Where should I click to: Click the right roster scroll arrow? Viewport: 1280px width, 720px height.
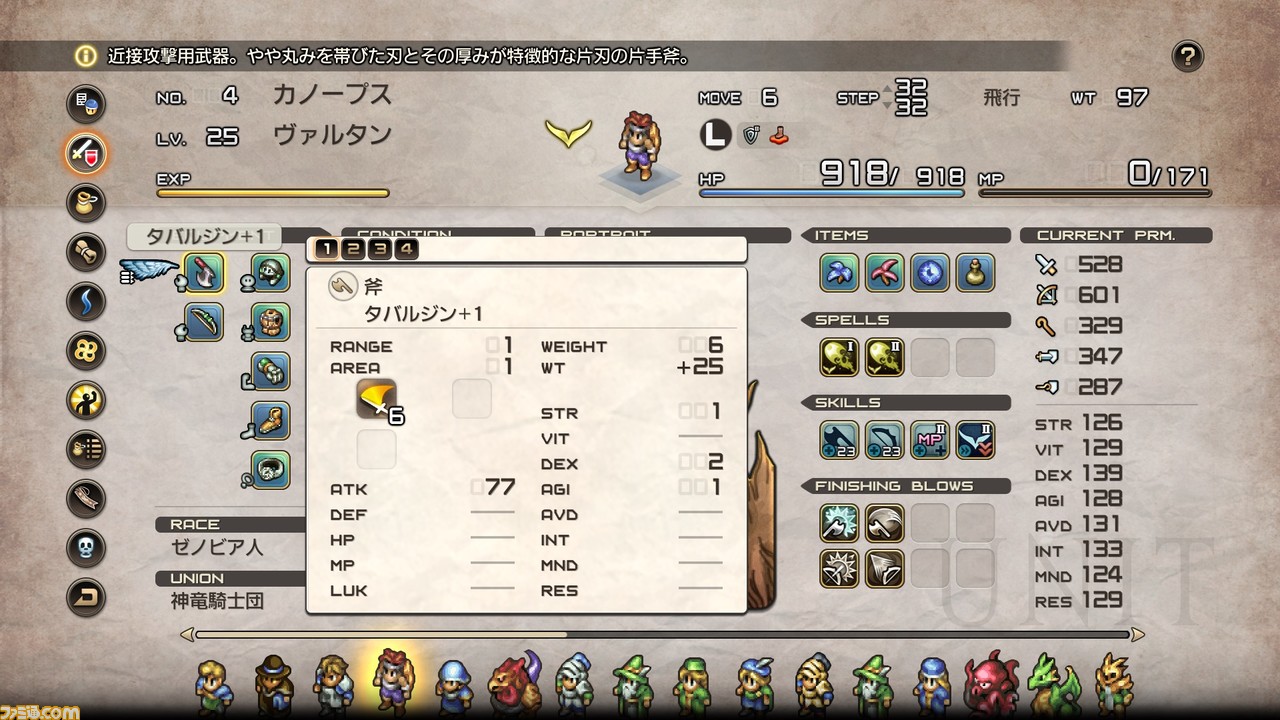point(1140,634)
